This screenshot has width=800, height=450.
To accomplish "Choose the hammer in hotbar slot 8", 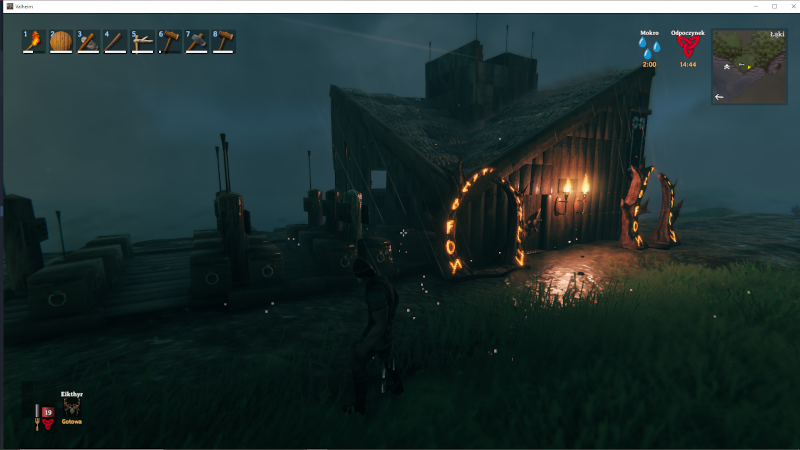I will pyautogui.click(x=223, y=41).
